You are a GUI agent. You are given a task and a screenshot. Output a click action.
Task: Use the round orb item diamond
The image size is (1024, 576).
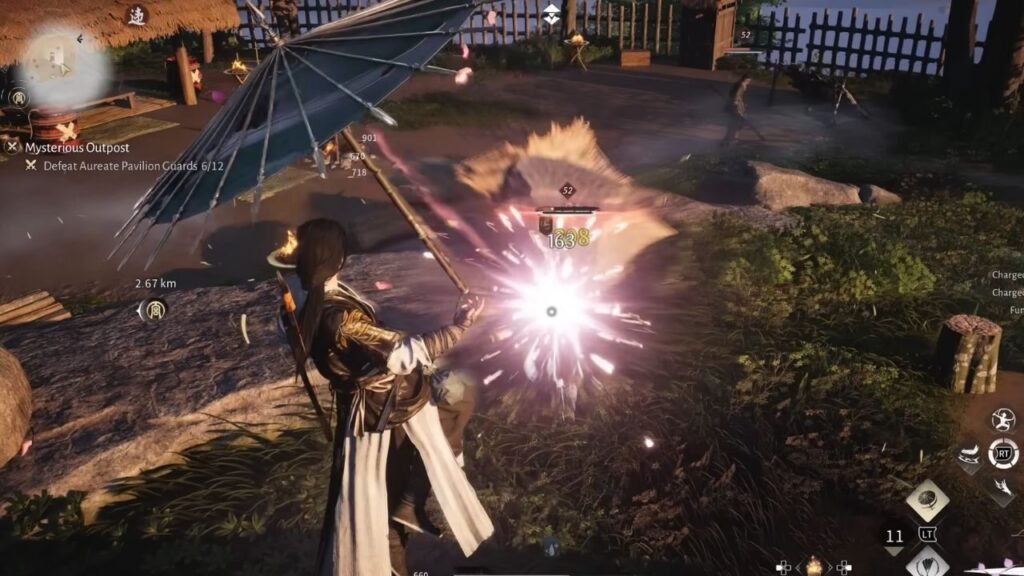927,500
